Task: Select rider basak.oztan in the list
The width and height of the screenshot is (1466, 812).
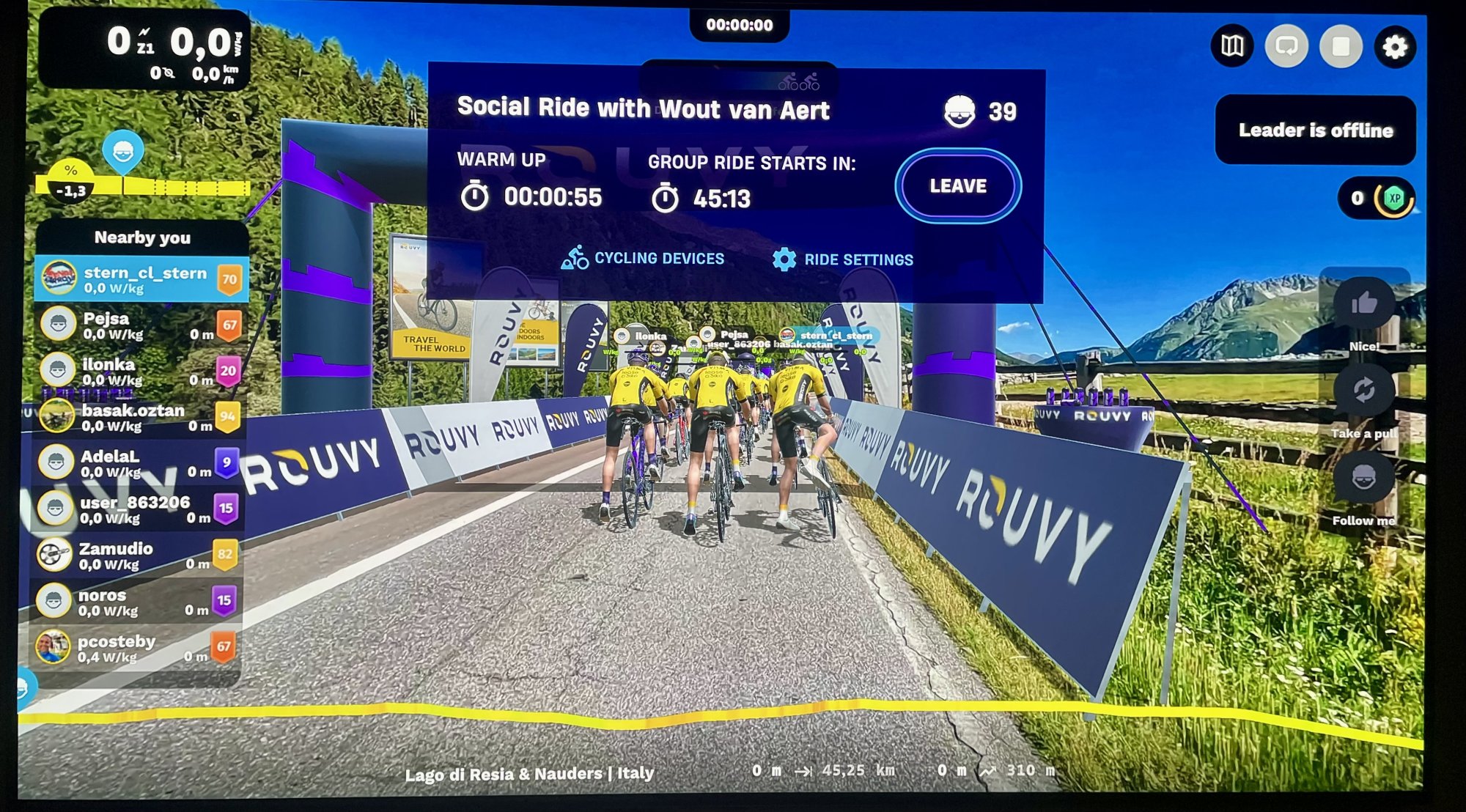Action: 139,417
